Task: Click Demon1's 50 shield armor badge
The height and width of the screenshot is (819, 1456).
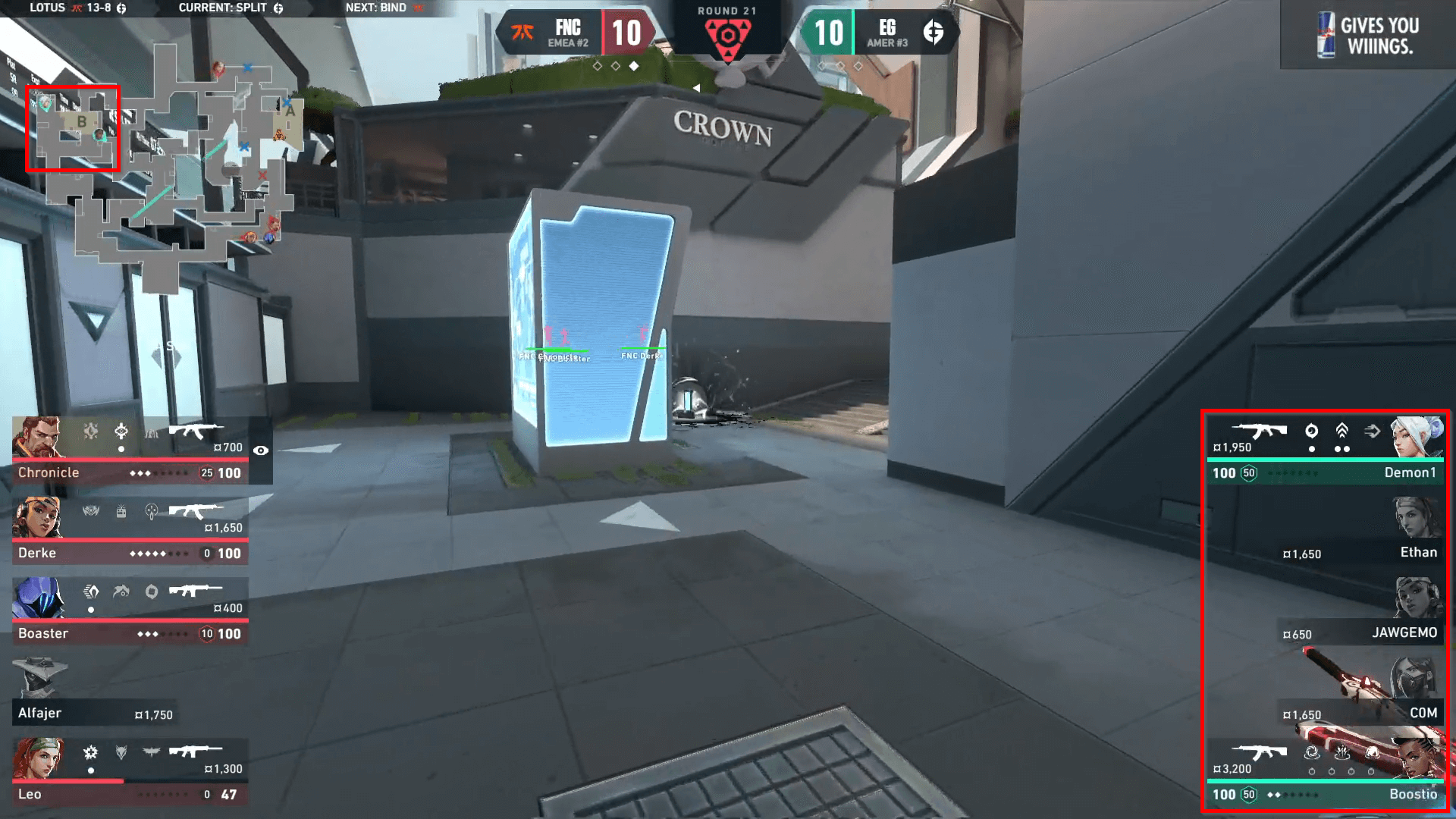Action: coord(1248,473)
